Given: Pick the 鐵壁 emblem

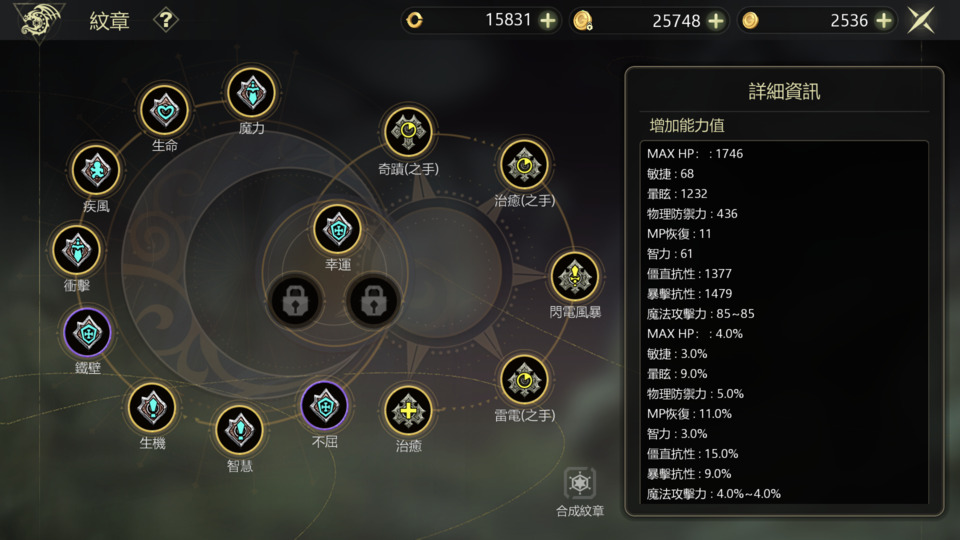Looking at the screenshot, I should pyautogui.click(x=88, y=333).
